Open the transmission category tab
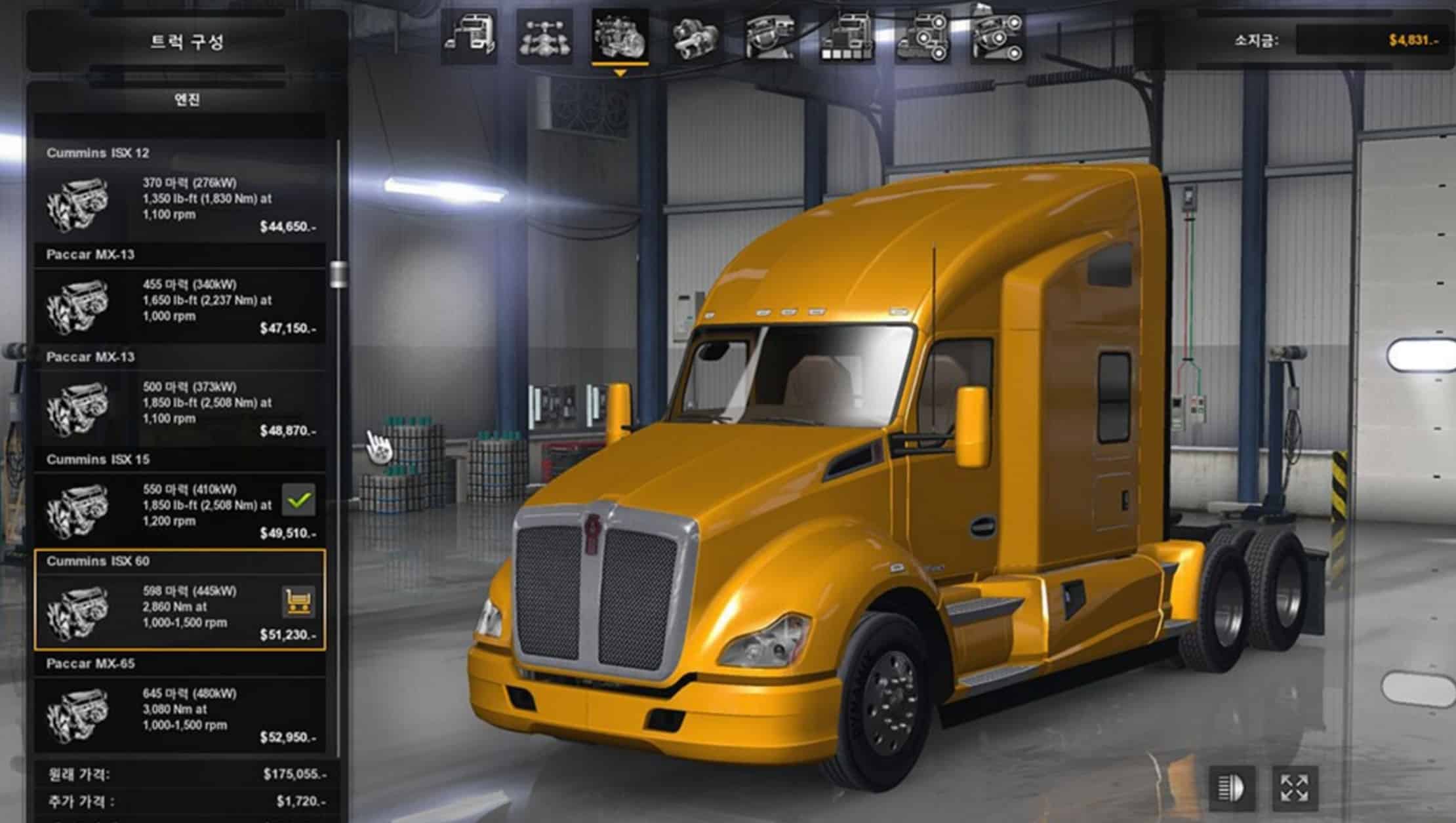The image size is (1456, 823). tap(695, 37)
